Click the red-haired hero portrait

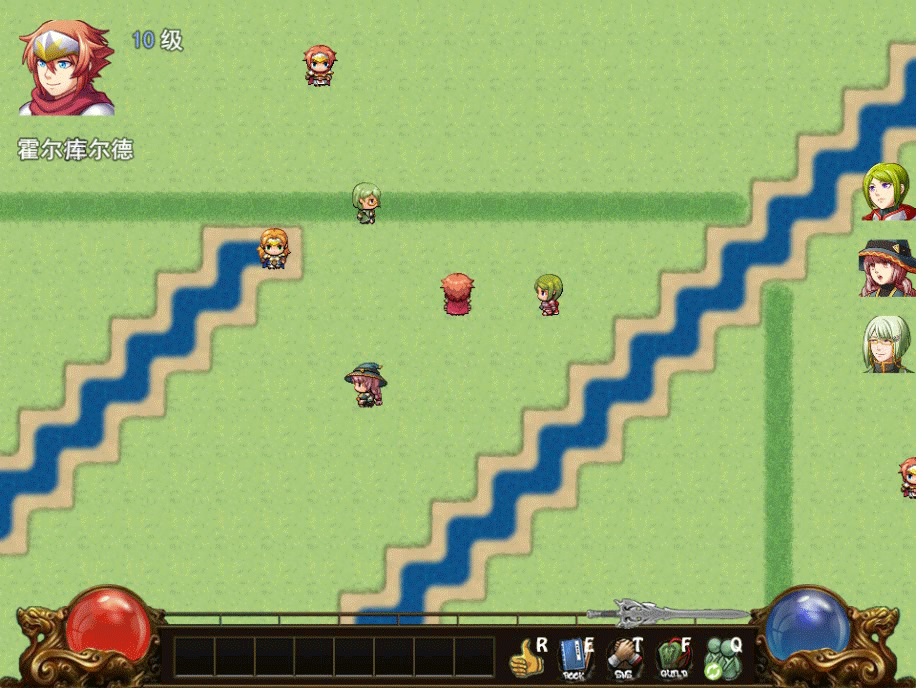[x=66, y=68]
